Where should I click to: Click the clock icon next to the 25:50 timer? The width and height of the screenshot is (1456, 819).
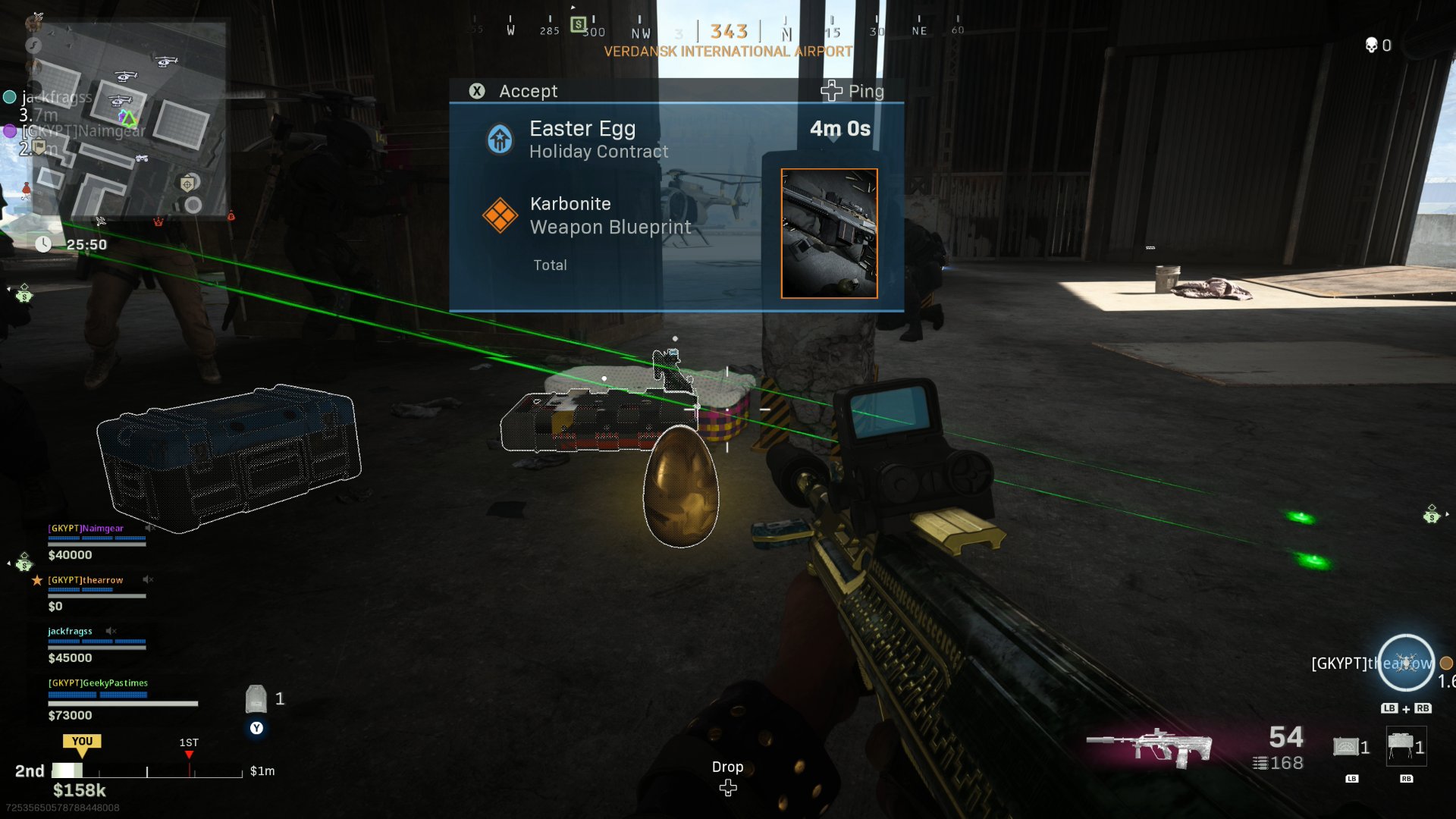click(x=43, y=244)
